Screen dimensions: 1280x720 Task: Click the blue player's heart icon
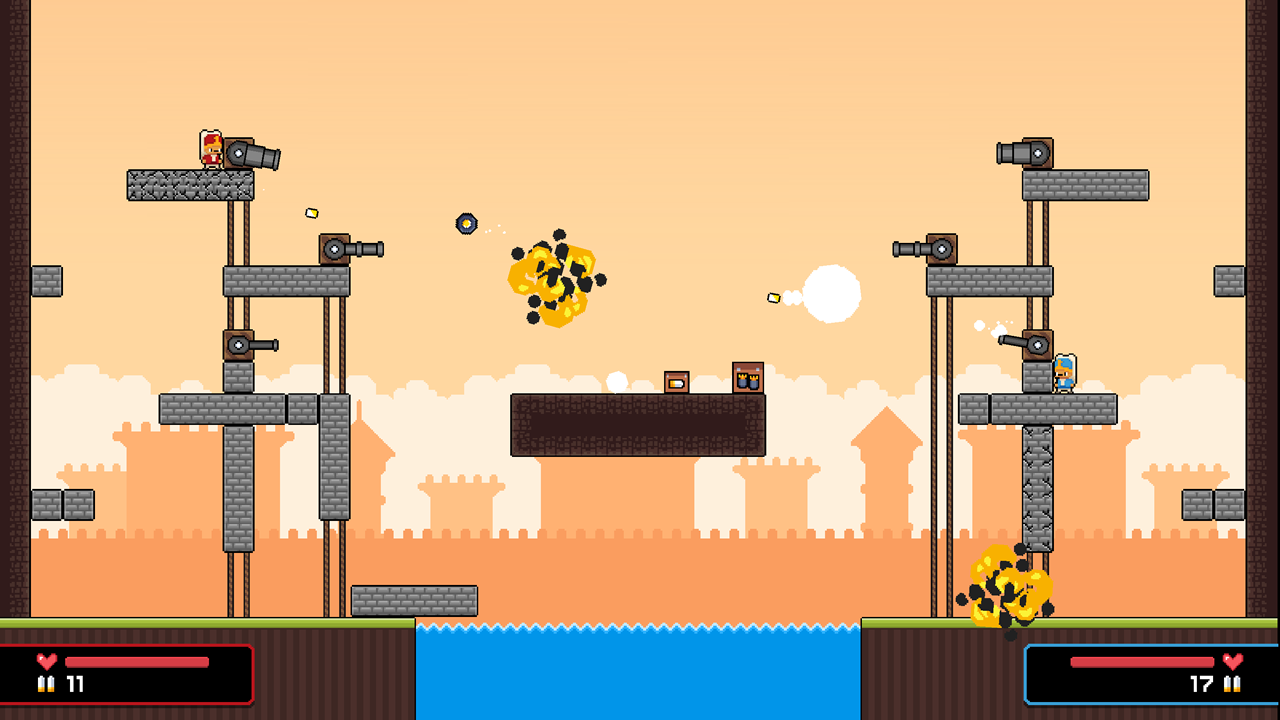click(1233, 659)
